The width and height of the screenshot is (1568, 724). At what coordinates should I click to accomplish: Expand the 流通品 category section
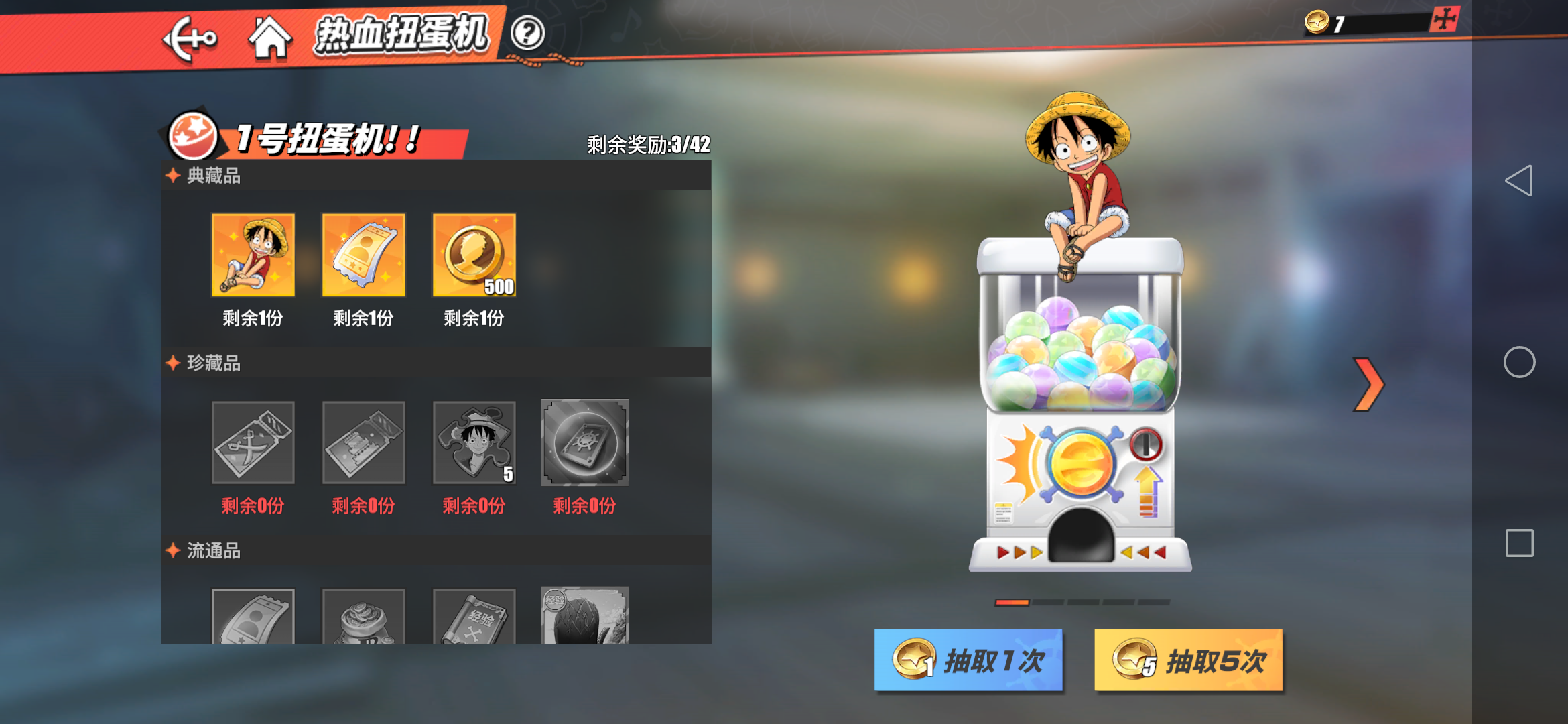pyautogui.click(x=214, y=551)
